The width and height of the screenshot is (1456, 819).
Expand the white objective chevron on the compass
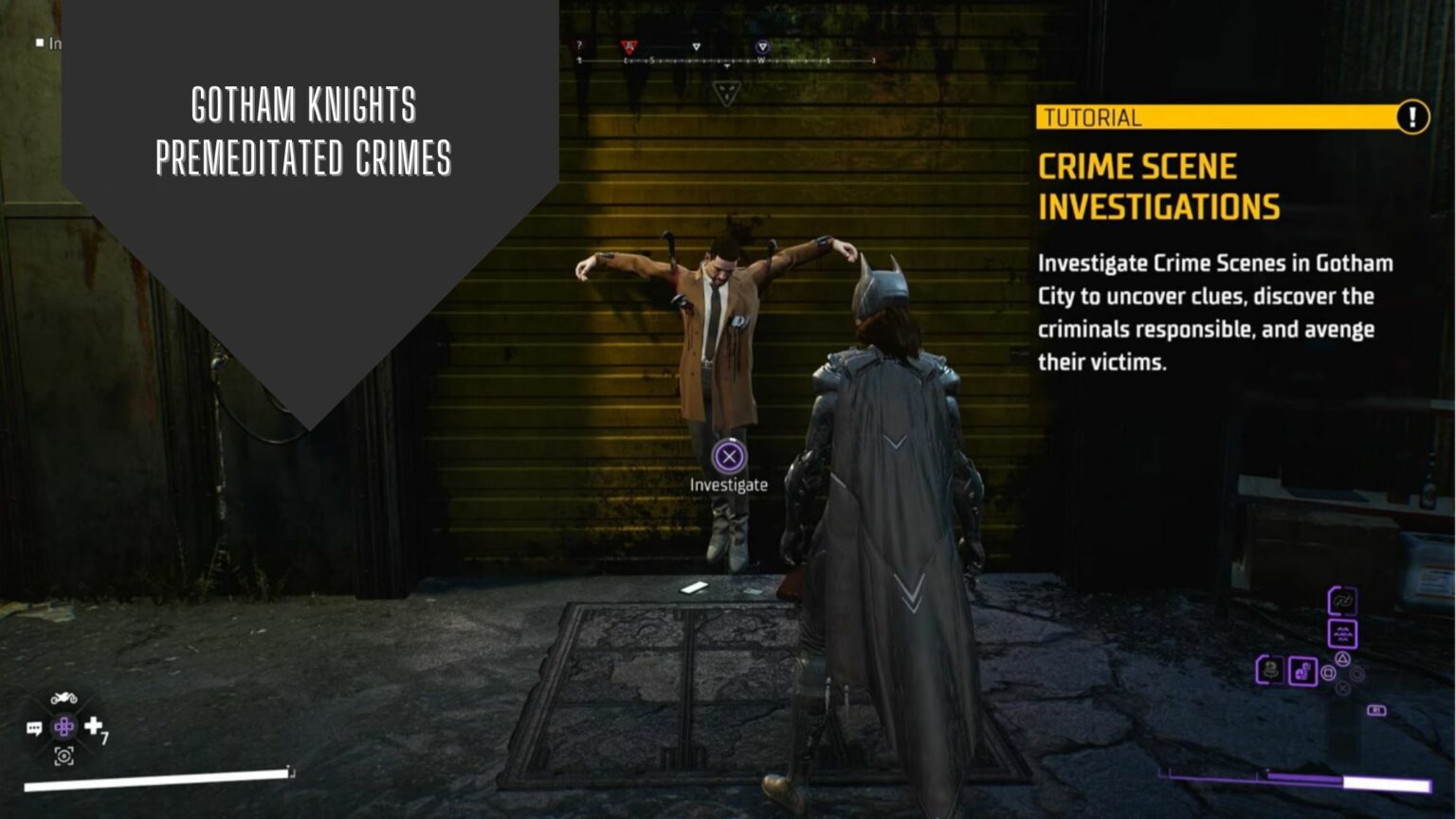pyautogui.click(x=697, y=45)
